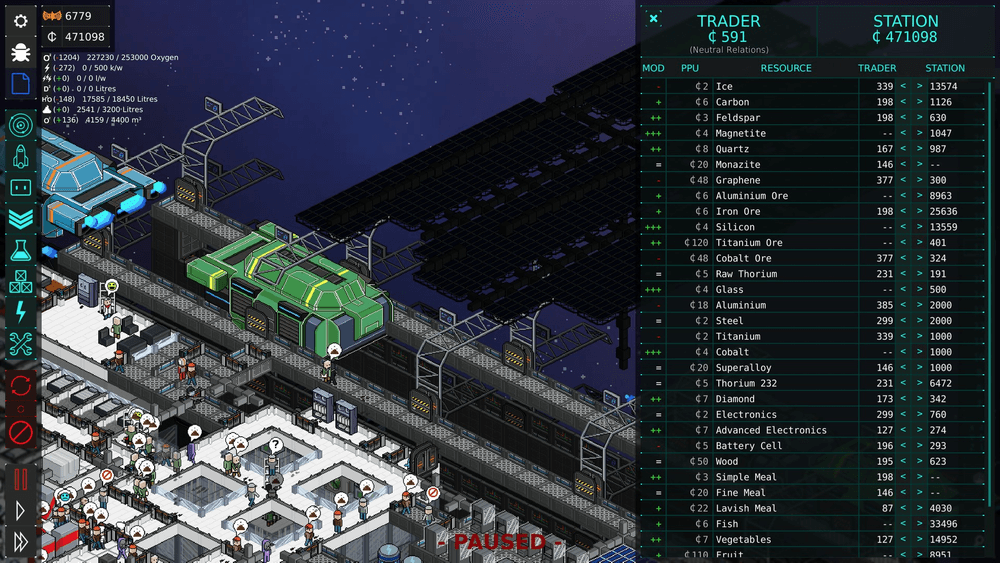Click the right arrow on the Diamond row
The width and height of the screenshot is (1000, 563).
pyautogui.click(x=920, y=399)
